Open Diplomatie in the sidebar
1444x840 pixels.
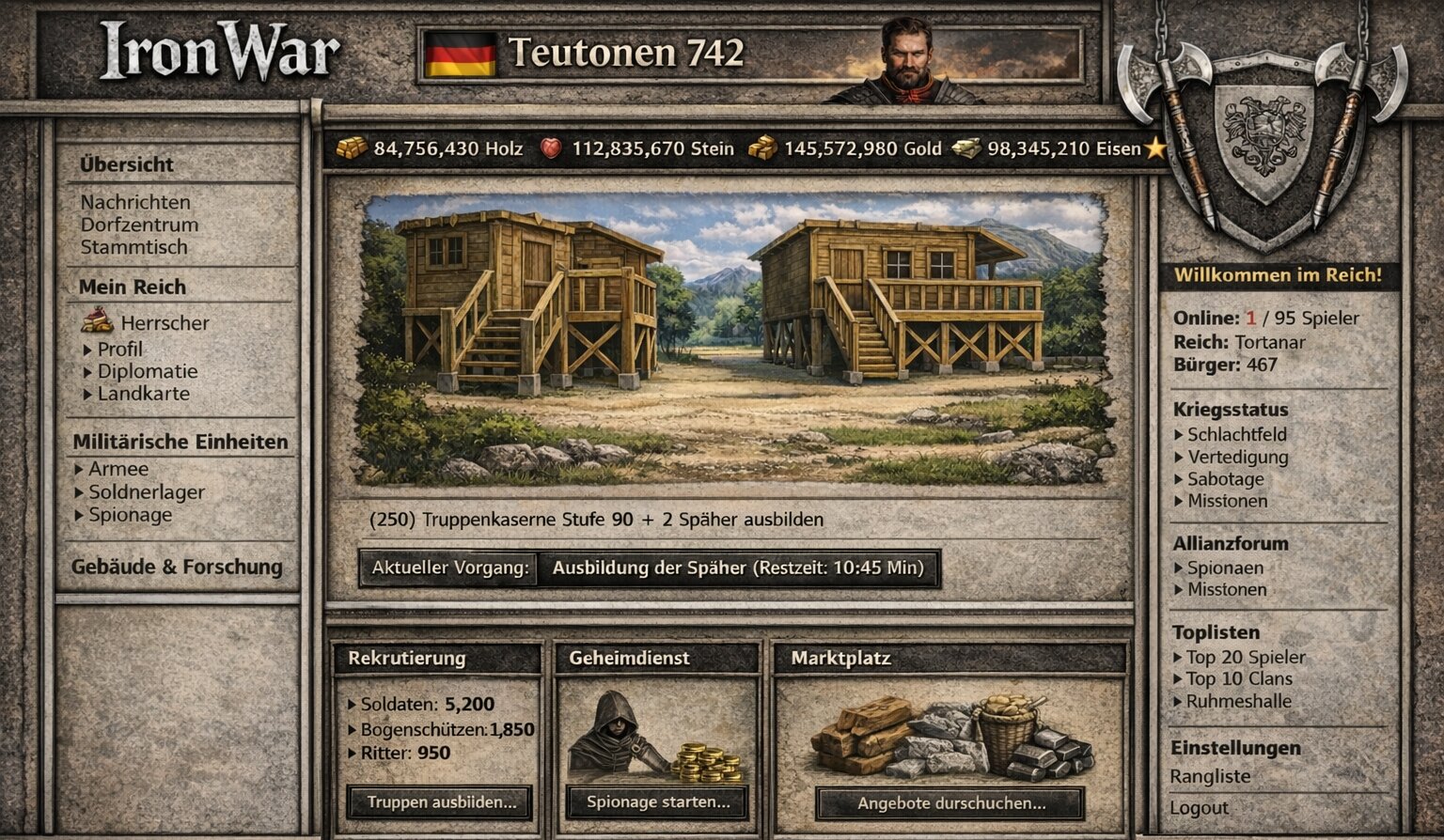148,371
